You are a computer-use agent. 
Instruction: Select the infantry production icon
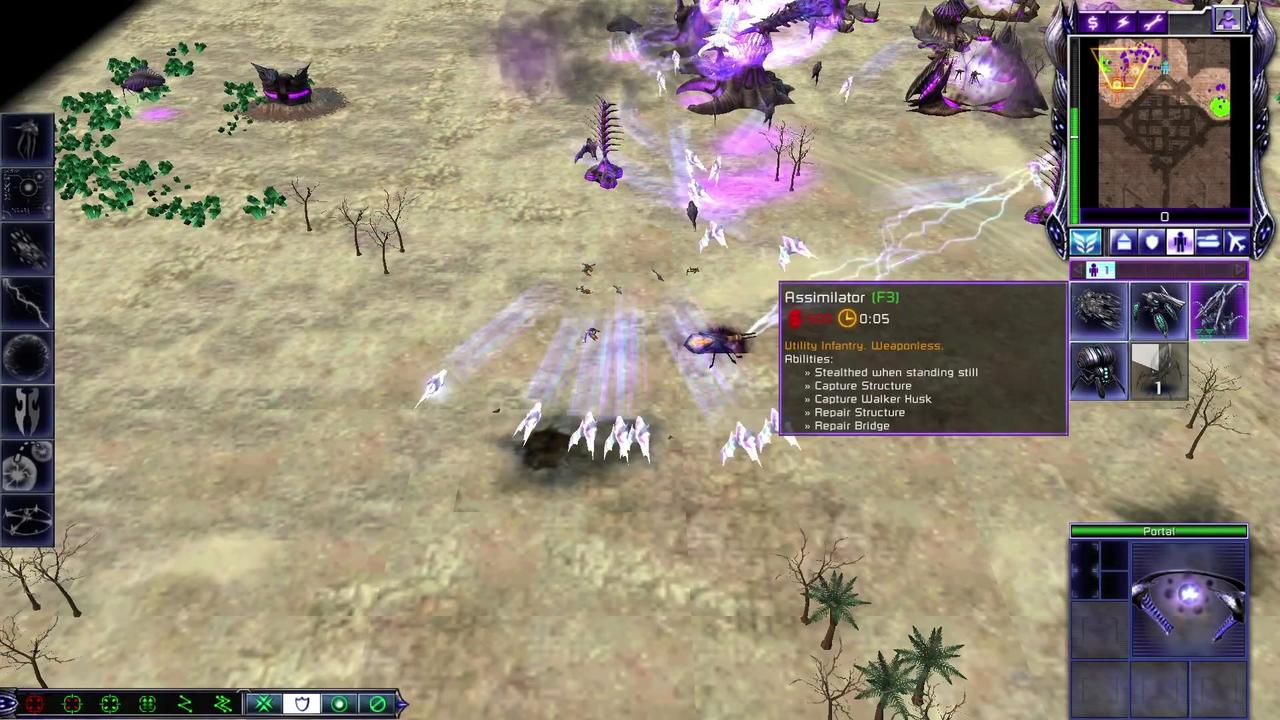click(1180, 242)
